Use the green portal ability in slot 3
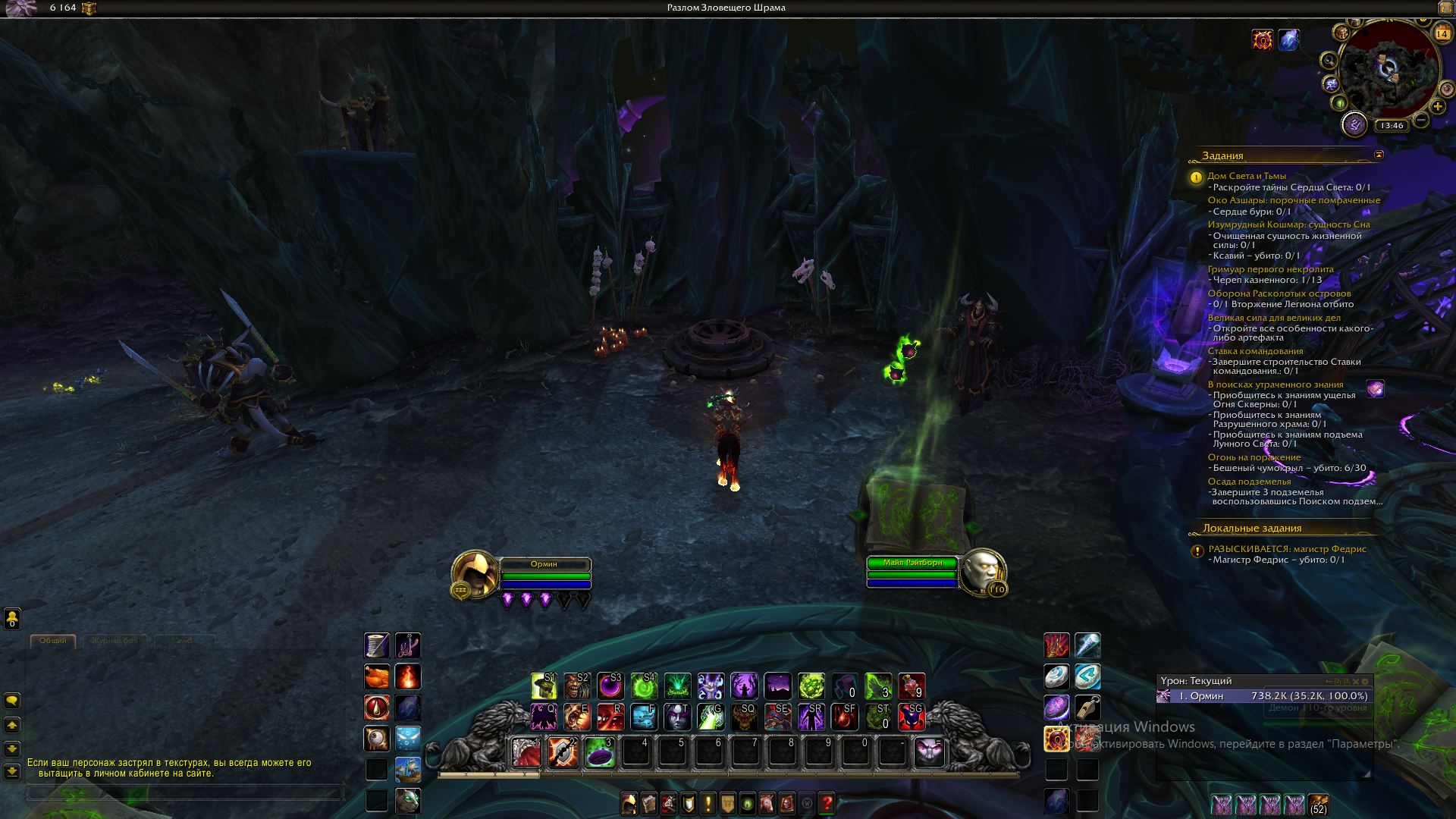This screenshot has height=819, width=1456. point(599,752)
